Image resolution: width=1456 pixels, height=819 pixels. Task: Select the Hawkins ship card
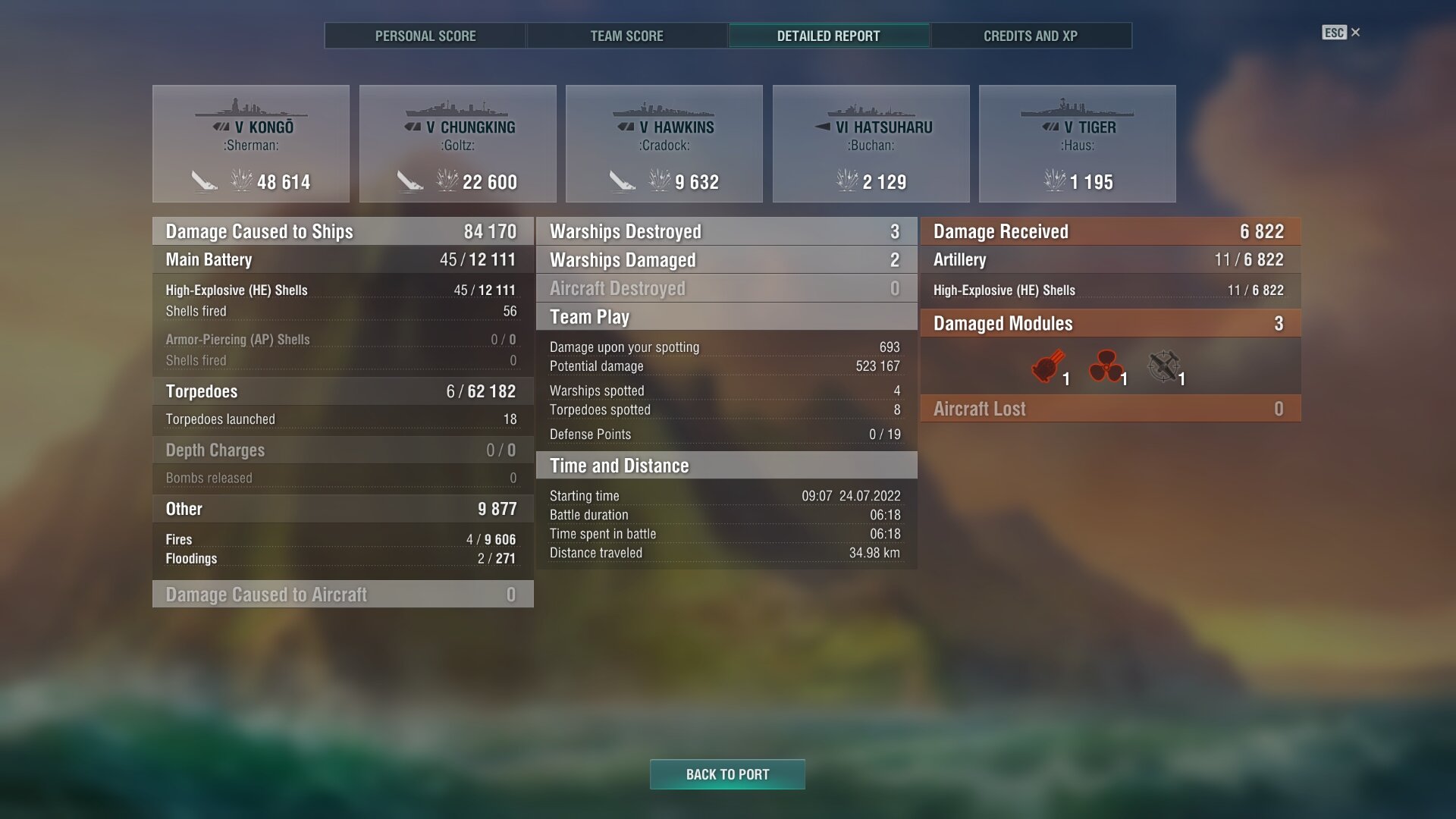click(664, 144)
